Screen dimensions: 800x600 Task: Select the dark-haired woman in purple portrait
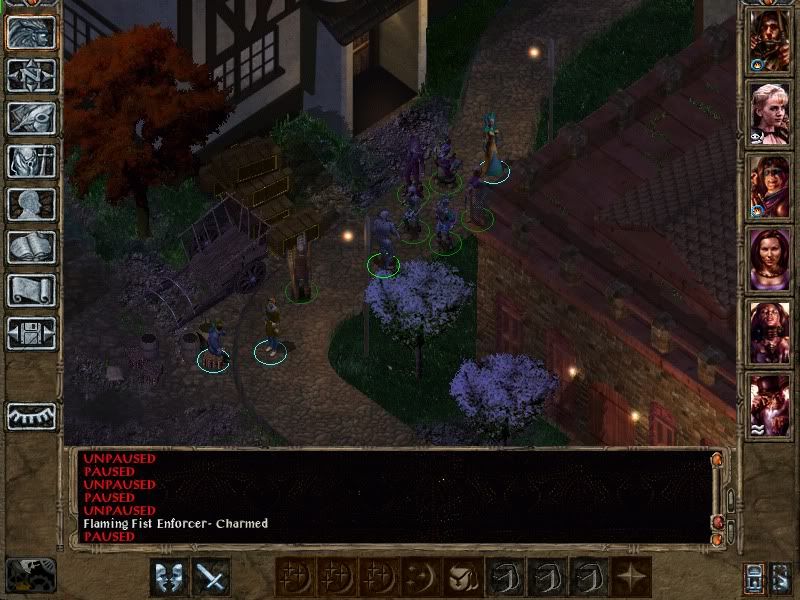[771, 260]
